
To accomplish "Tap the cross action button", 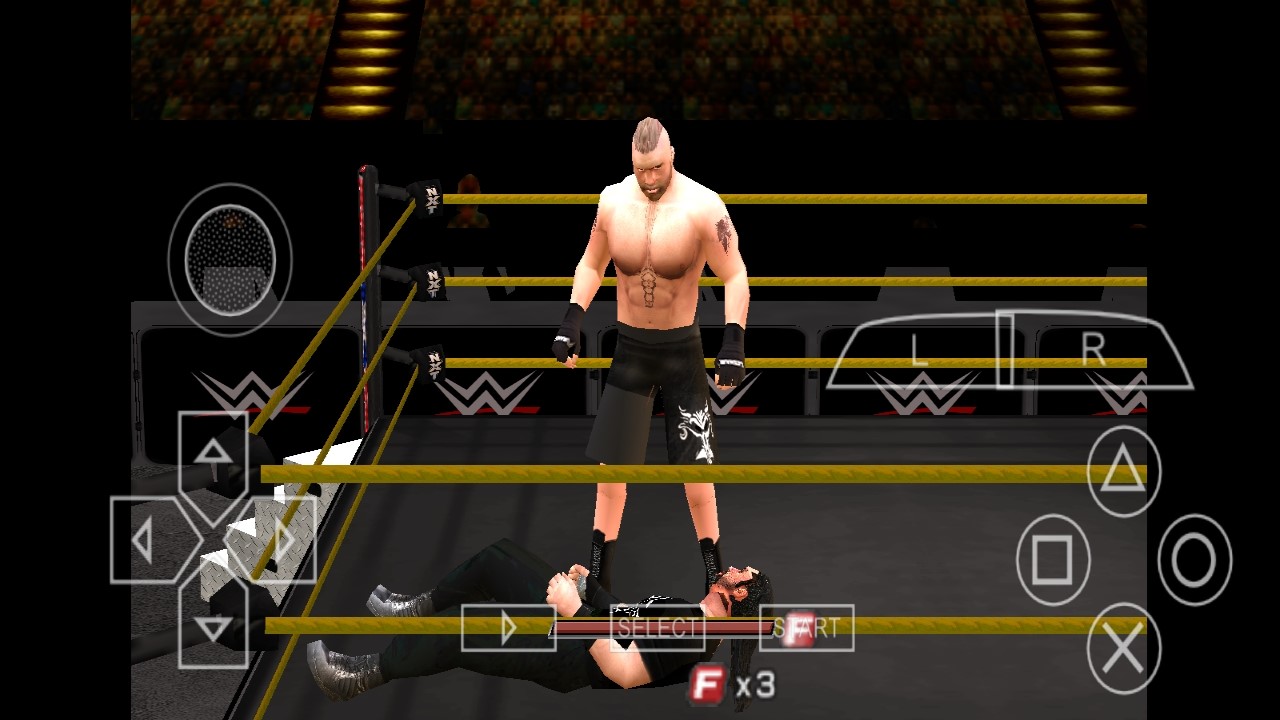I will pyautogui.click(x=1123, y=649).
